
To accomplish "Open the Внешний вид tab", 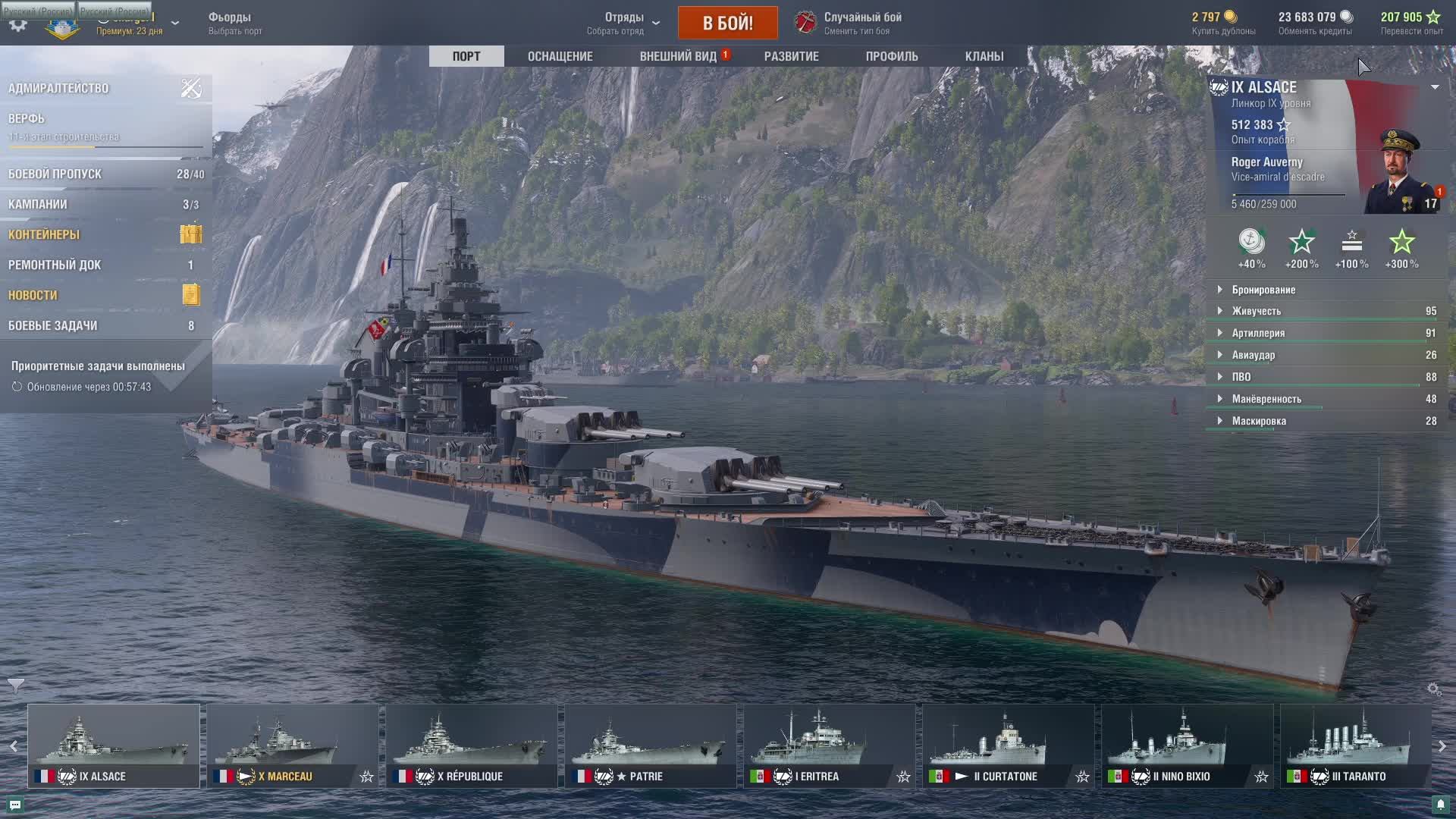I will pyautogui.click(x=678, y=56).
